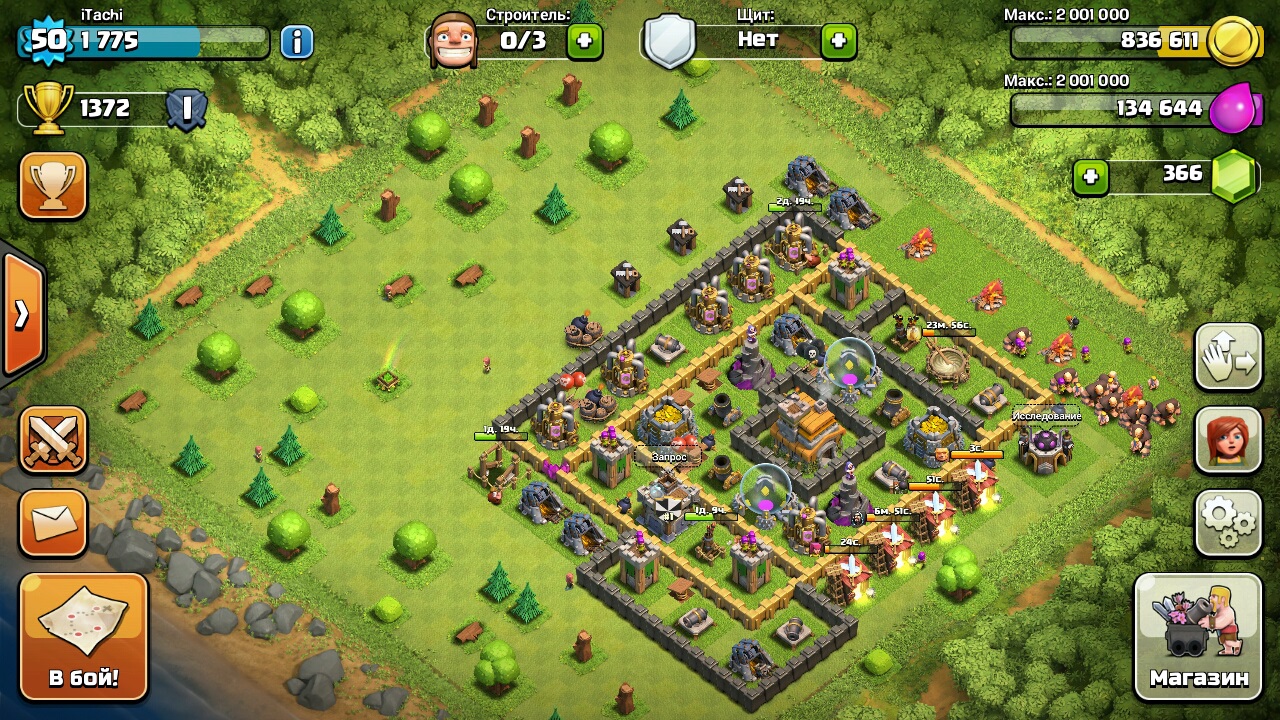The image size is (1280, 720).
Task: Open the red-haired villager profile button
Action: pyautogui.click(x=1228, y=440)
